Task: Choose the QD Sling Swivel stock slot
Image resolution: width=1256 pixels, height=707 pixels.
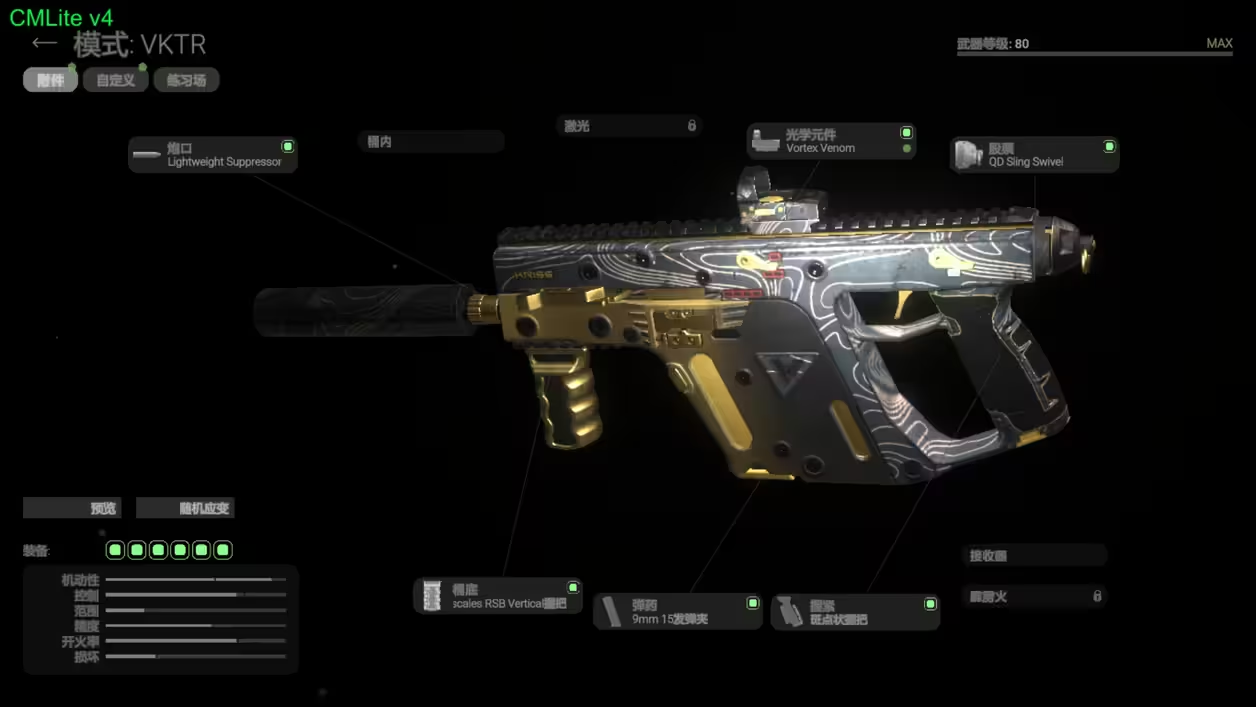Action: tap(1034, 155)
